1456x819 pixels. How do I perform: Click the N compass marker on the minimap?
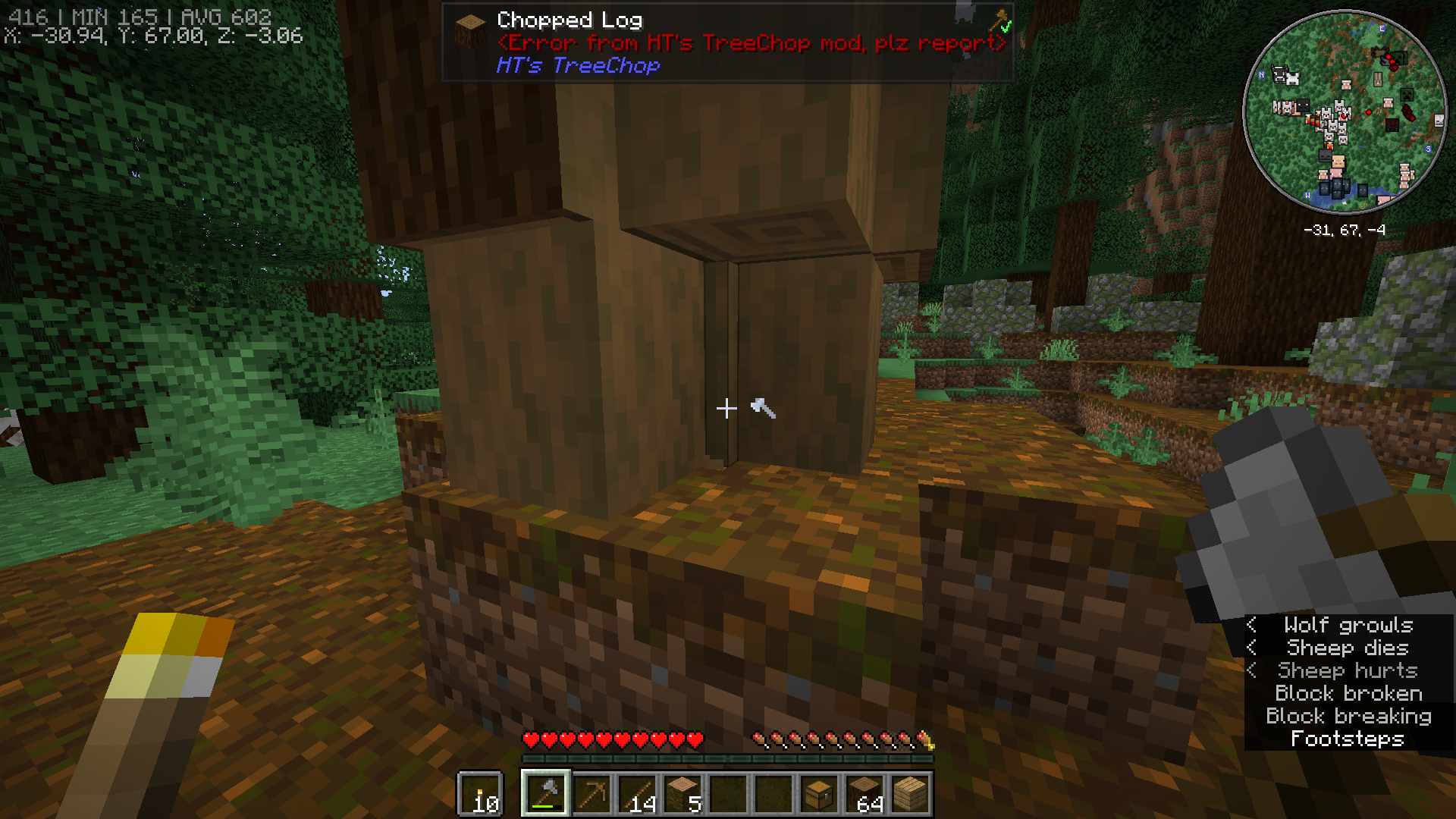click(1260, 75)
